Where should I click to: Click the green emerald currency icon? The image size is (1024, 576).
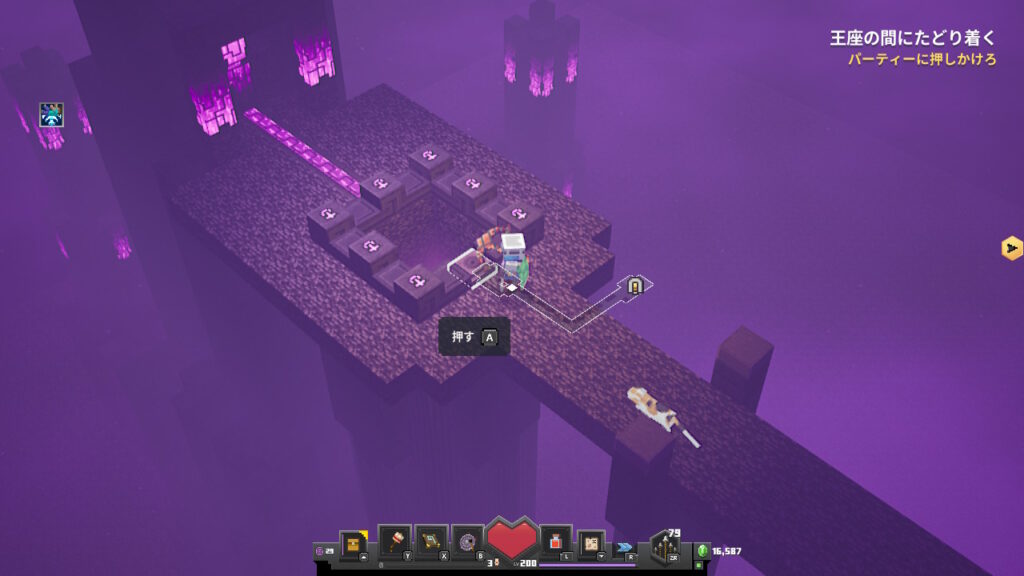tap(702, 551)
